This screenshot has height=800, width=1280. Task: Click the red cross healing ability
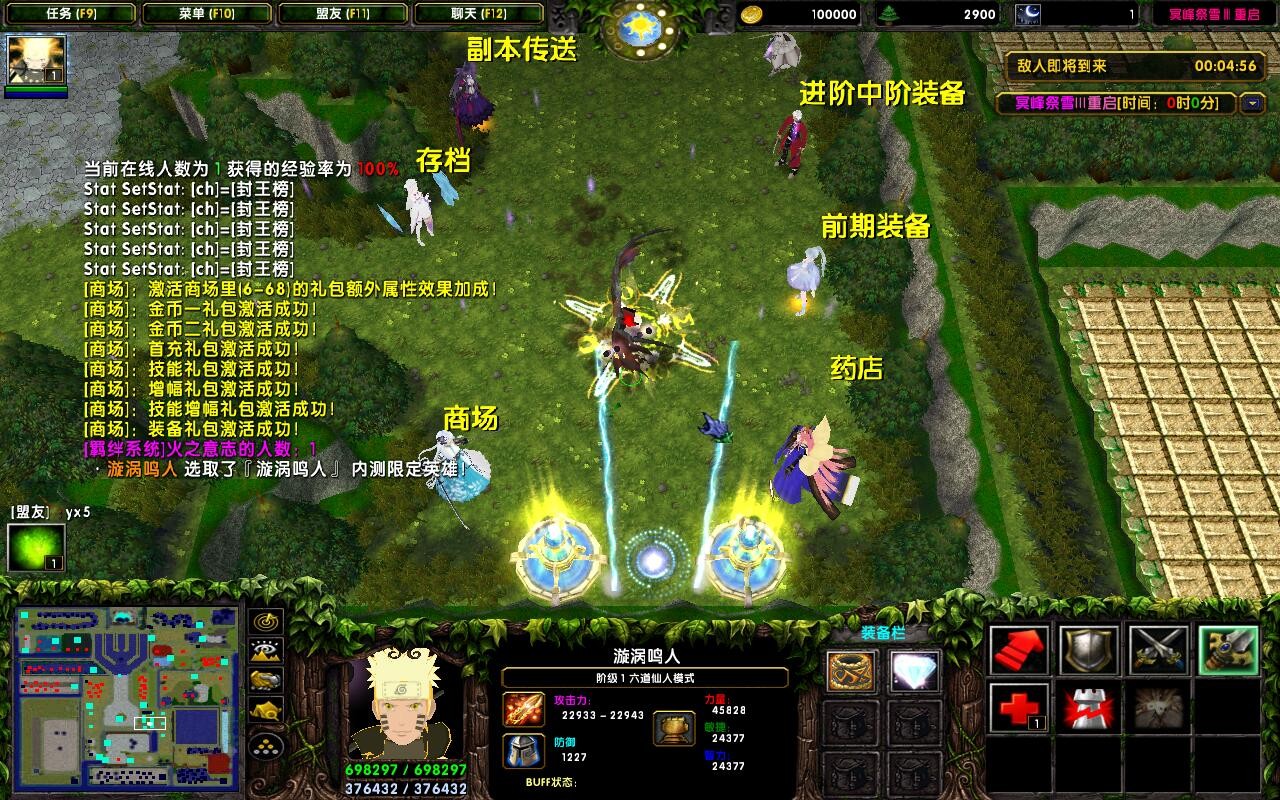click(1018, 706)
